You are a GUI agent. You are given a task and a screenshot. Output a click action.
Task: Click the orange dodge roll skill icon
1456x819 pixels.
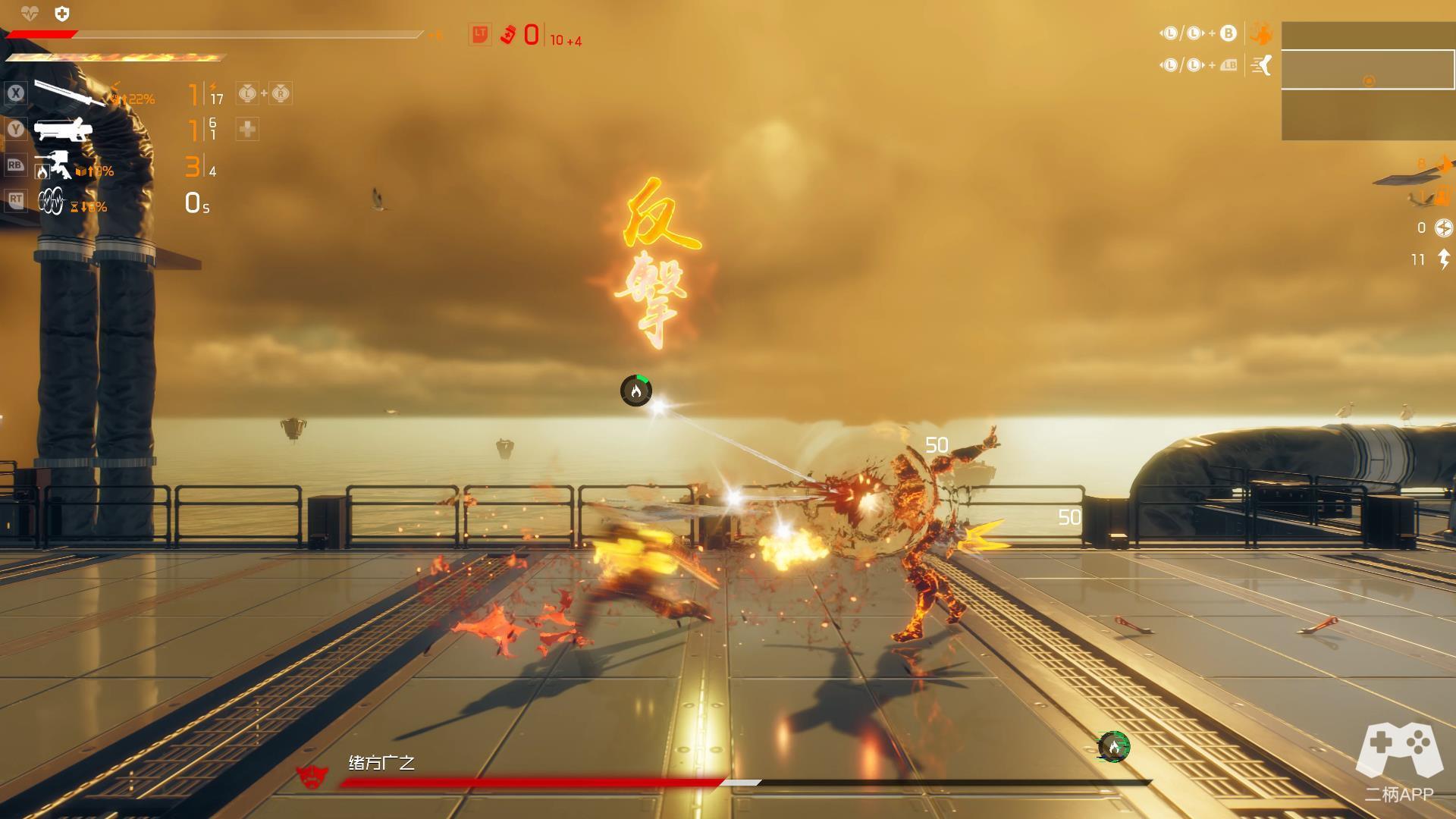pyautogui.click(x=1261, y=33)
